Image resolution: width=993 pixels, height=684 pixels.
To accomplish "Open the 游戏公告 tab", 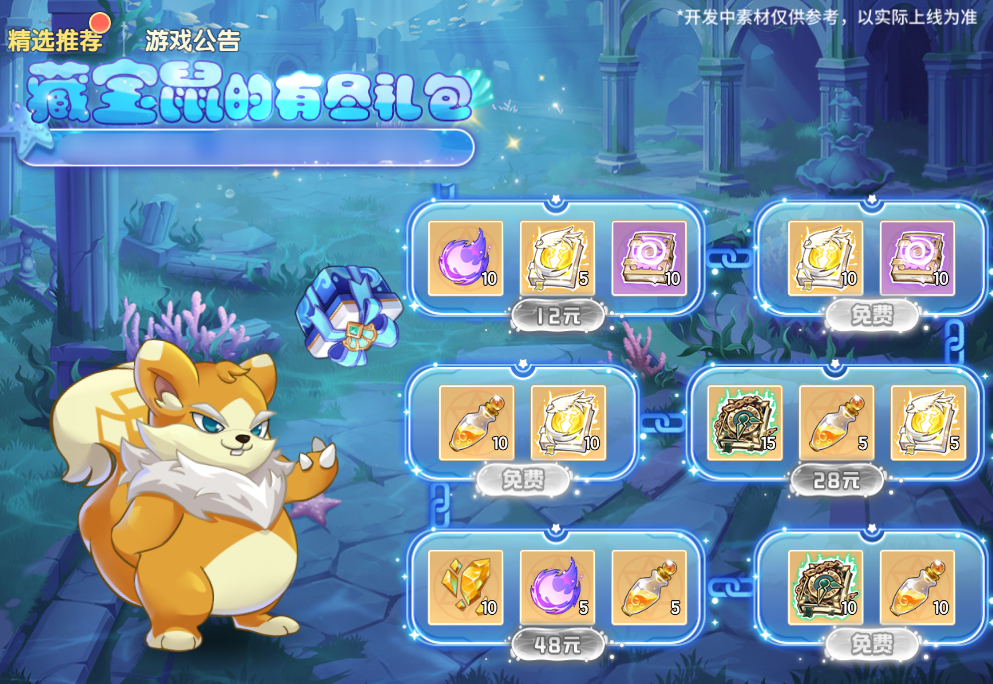I will [192, 41].
